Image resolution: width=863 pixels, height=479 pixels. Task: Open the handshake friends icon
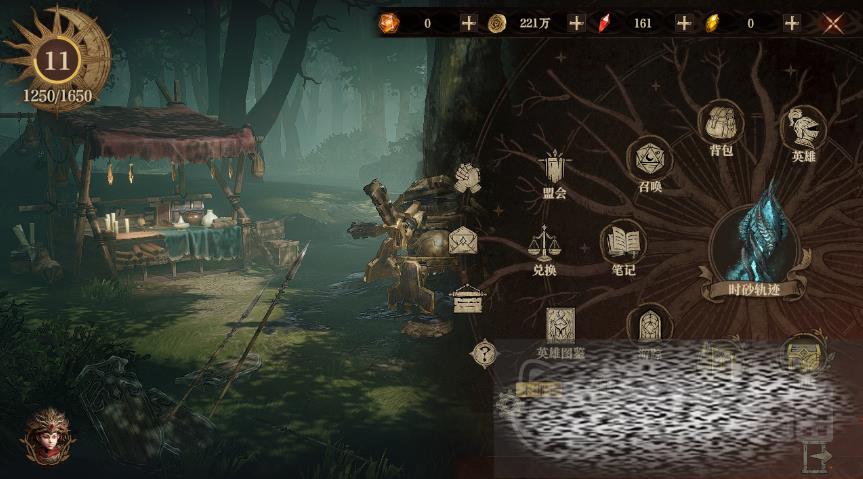(467, 178)
